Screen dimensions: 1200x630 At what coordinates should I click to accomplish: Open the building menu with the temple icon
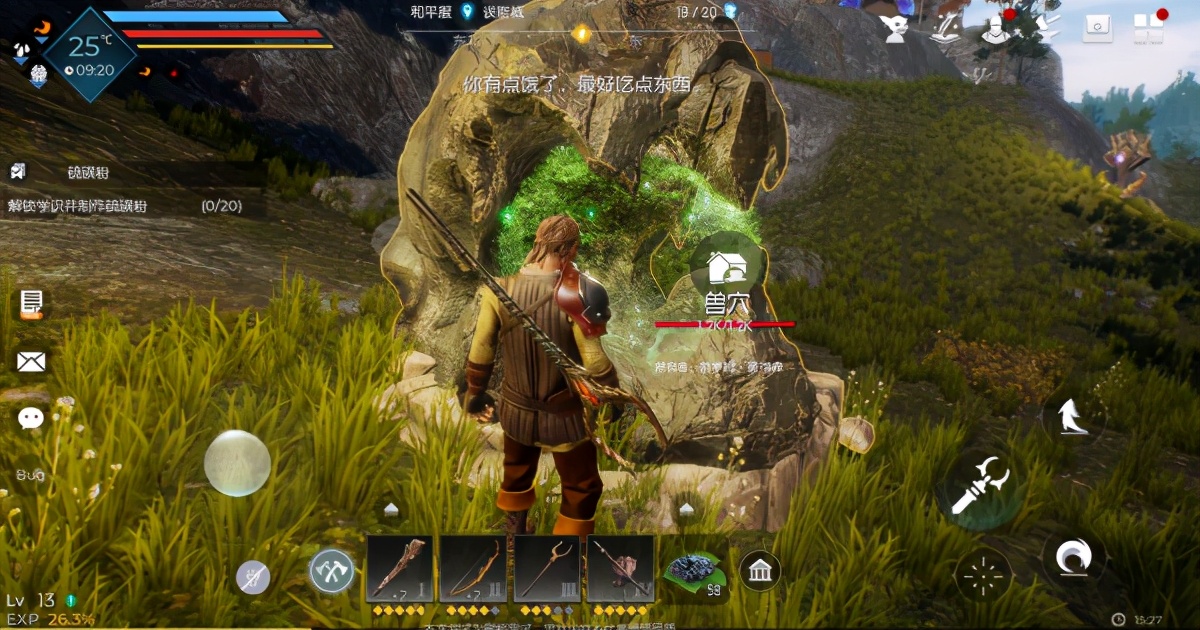coord(761,571)
